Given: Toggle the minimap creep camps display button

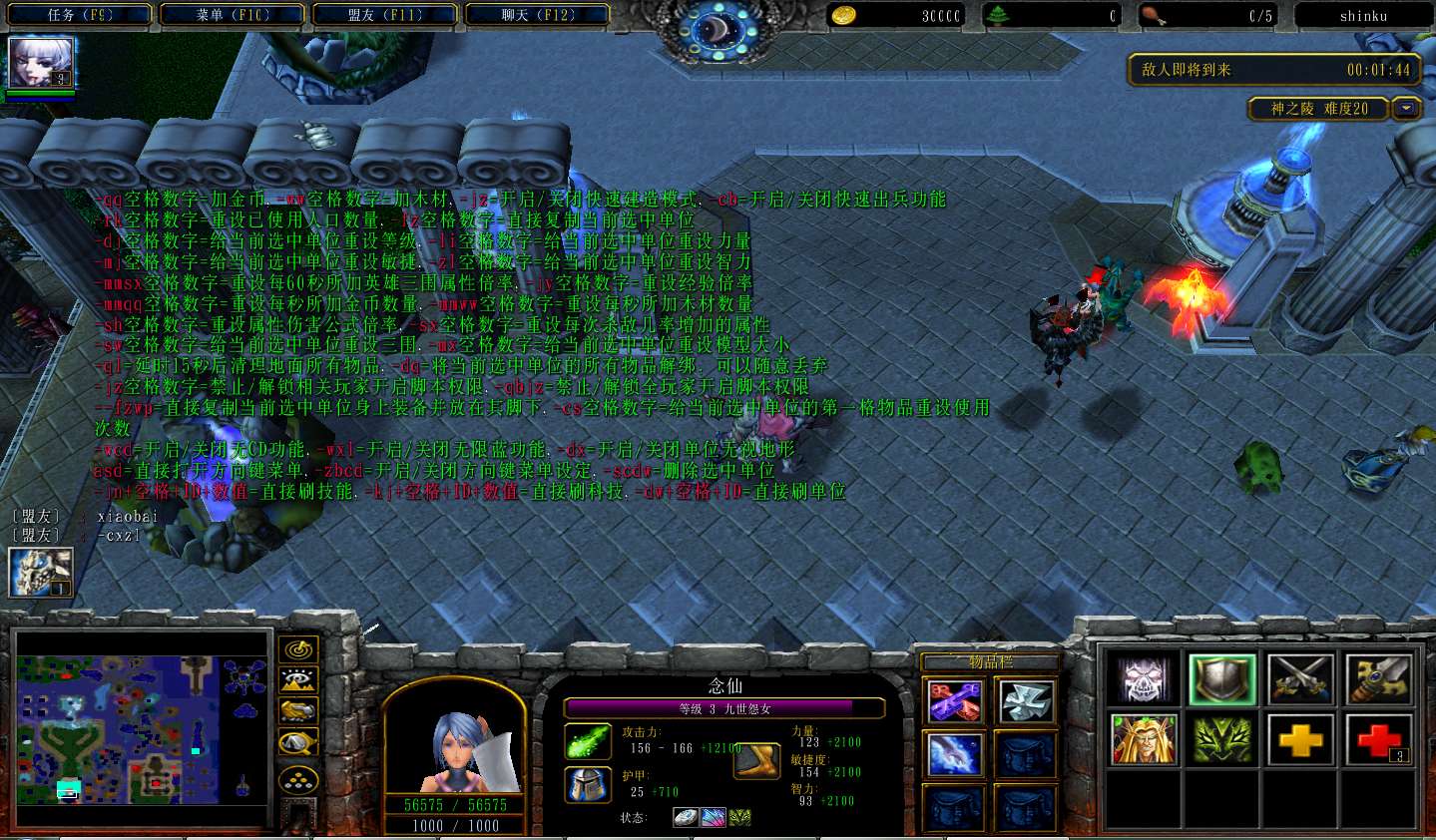Looking at the screenshot, I should [x=298, y=743].
